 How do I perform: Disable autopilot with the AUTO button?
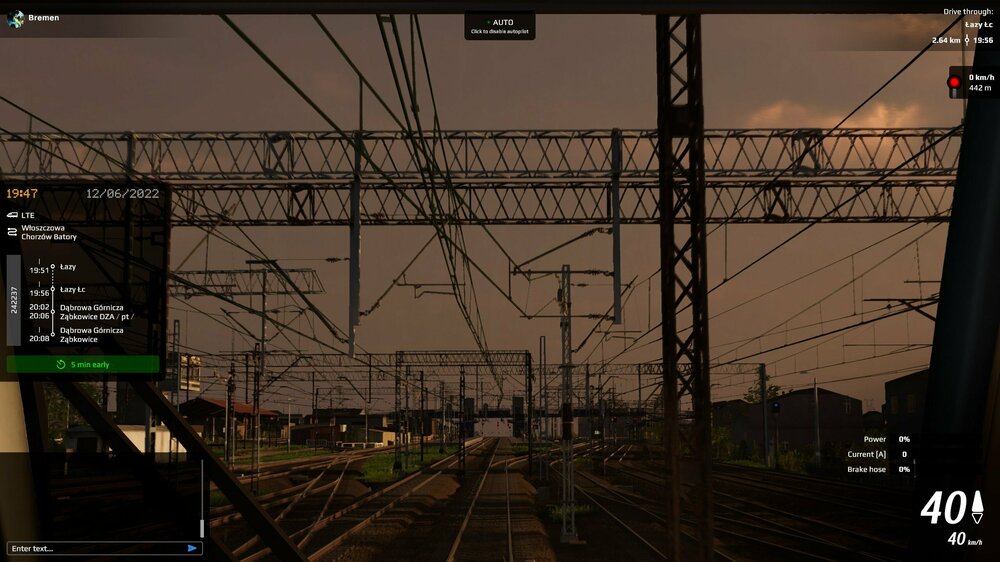[499, 26]
